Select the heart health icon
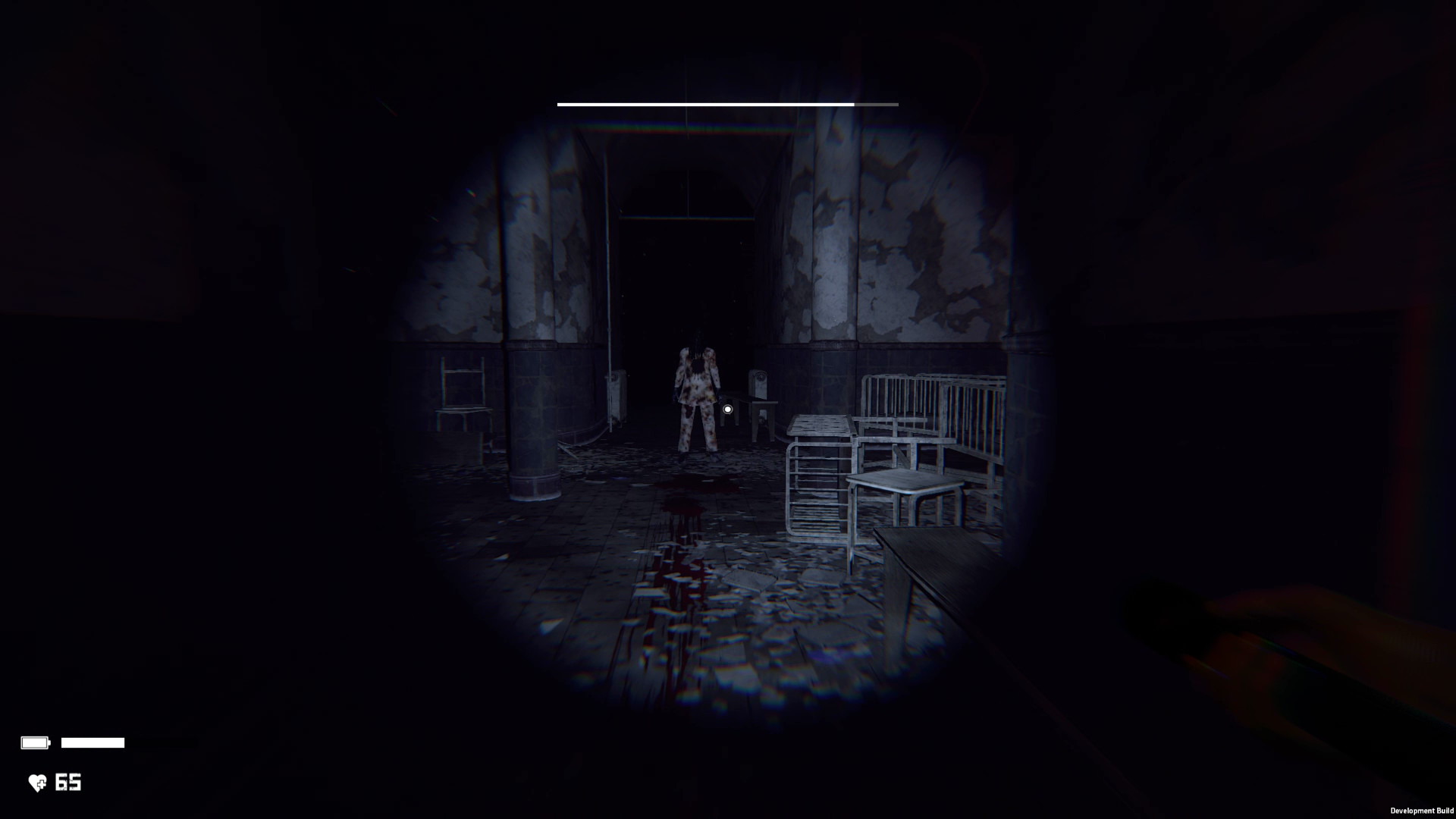 pyautogui.click(x=36, y=783)
